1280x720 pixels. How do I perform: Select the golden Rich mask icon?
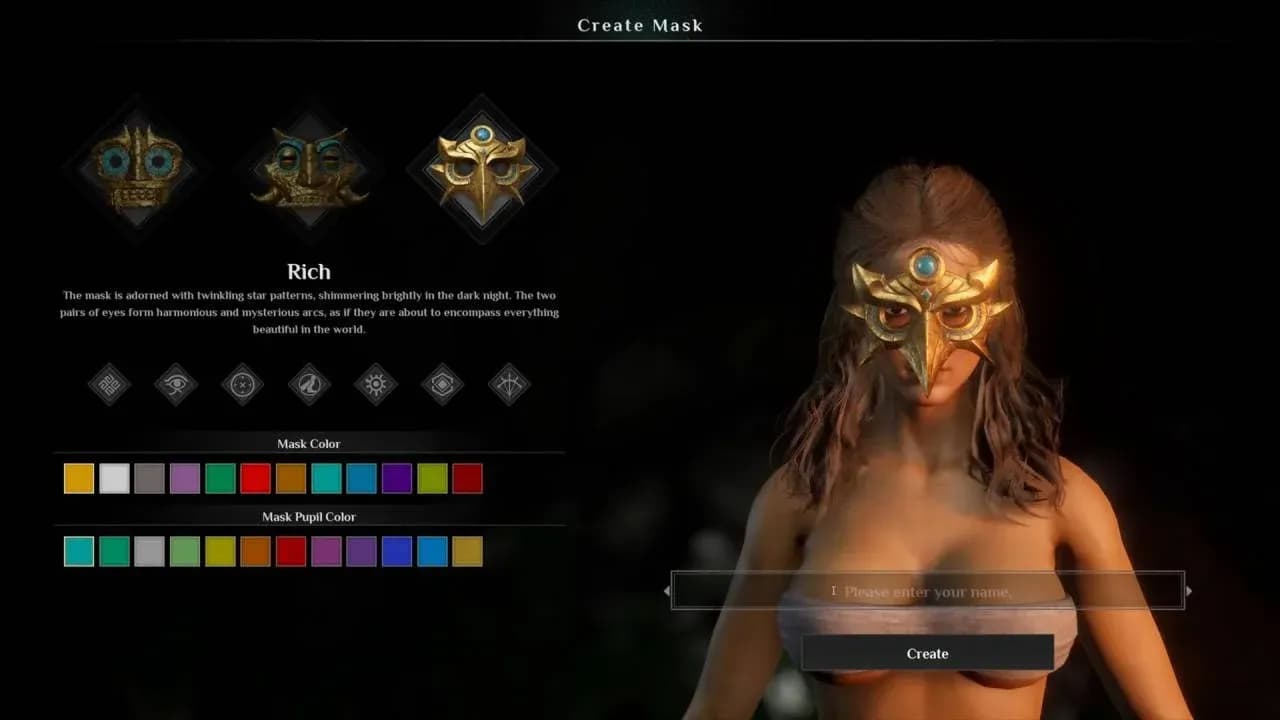[483, 165]
